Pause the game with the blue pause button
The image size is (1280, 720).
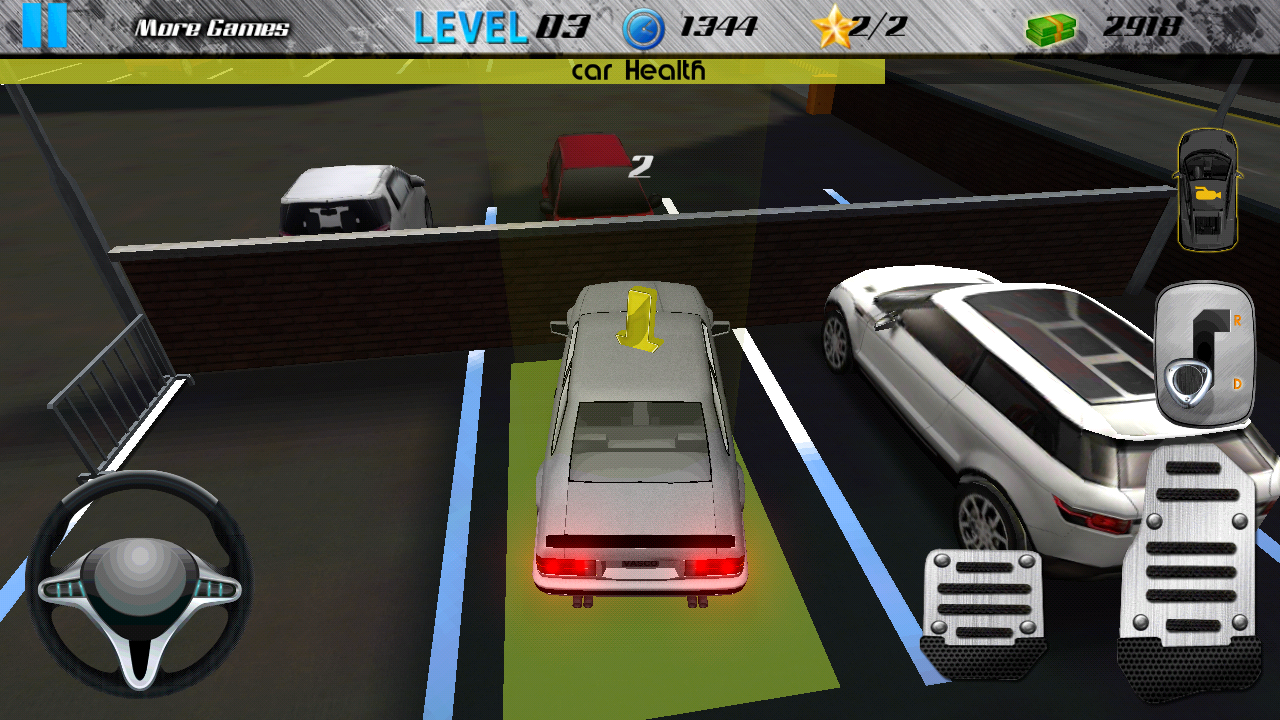pyautogui.click(x=44, y=26)
